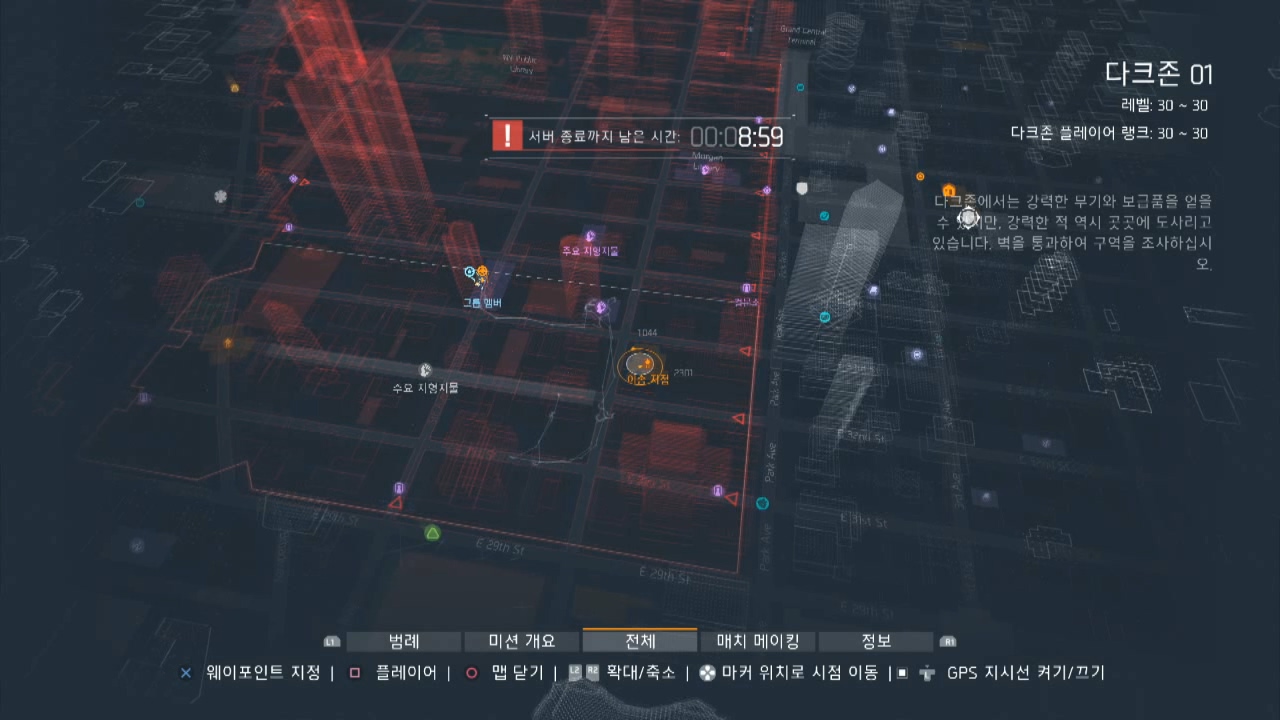Select the 전체 overview tab

point(640,641)
